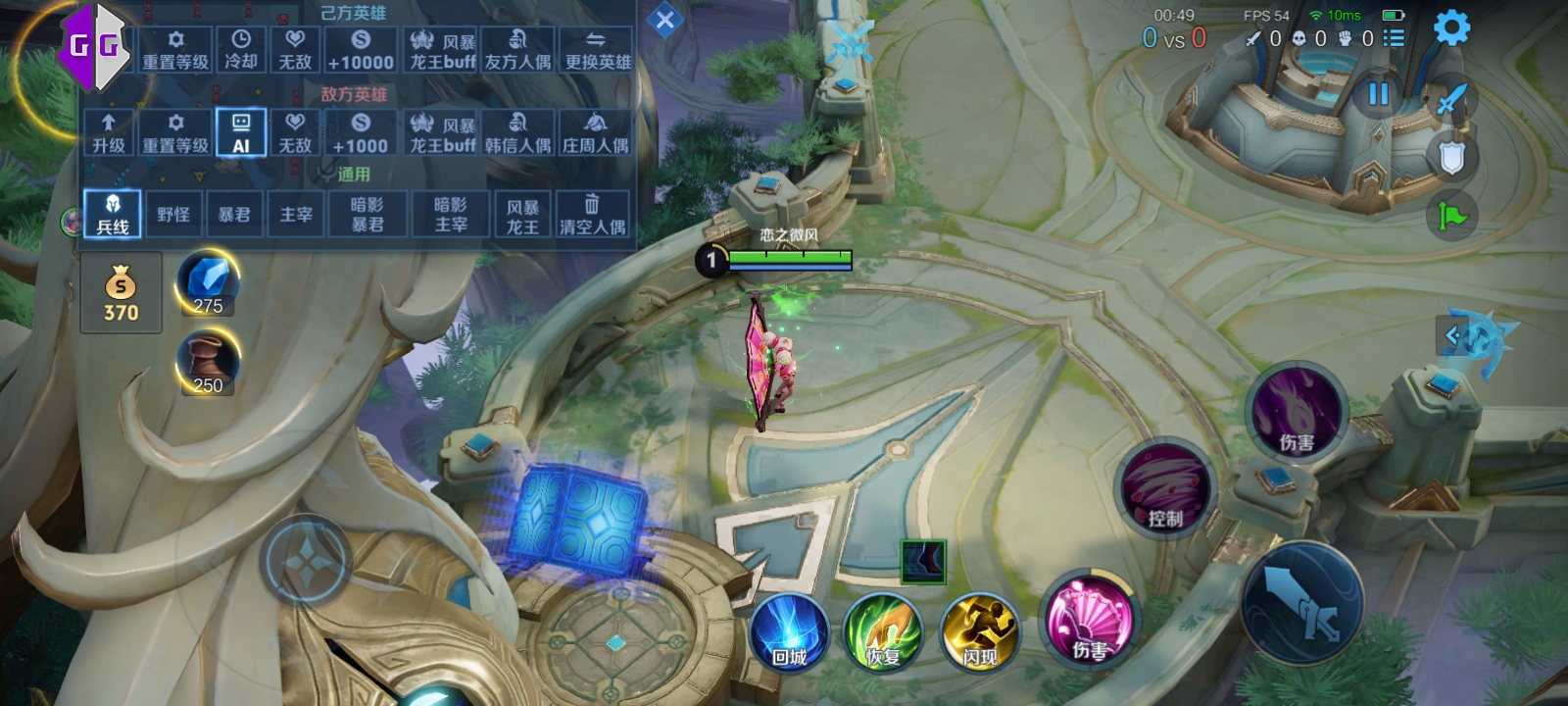
Task: Buy the boots item for 250
Action: tap(208, 362)
